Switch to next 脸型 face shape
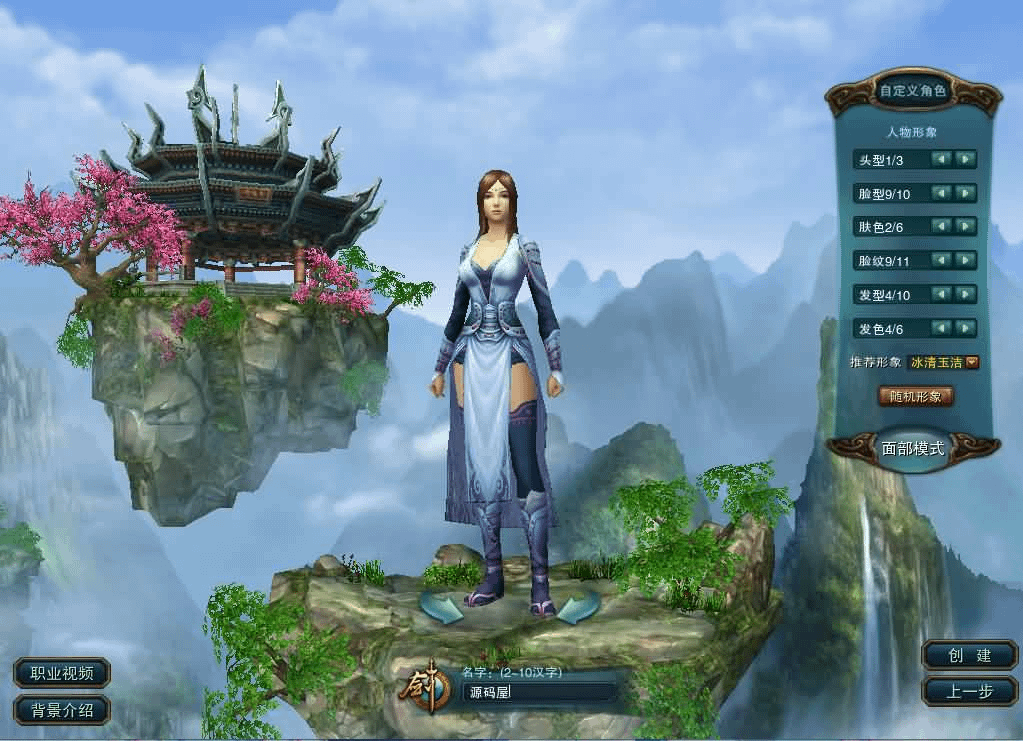The width and height of the screenshot is (1023, 741). pyautogui.click(x=964, y=193)
